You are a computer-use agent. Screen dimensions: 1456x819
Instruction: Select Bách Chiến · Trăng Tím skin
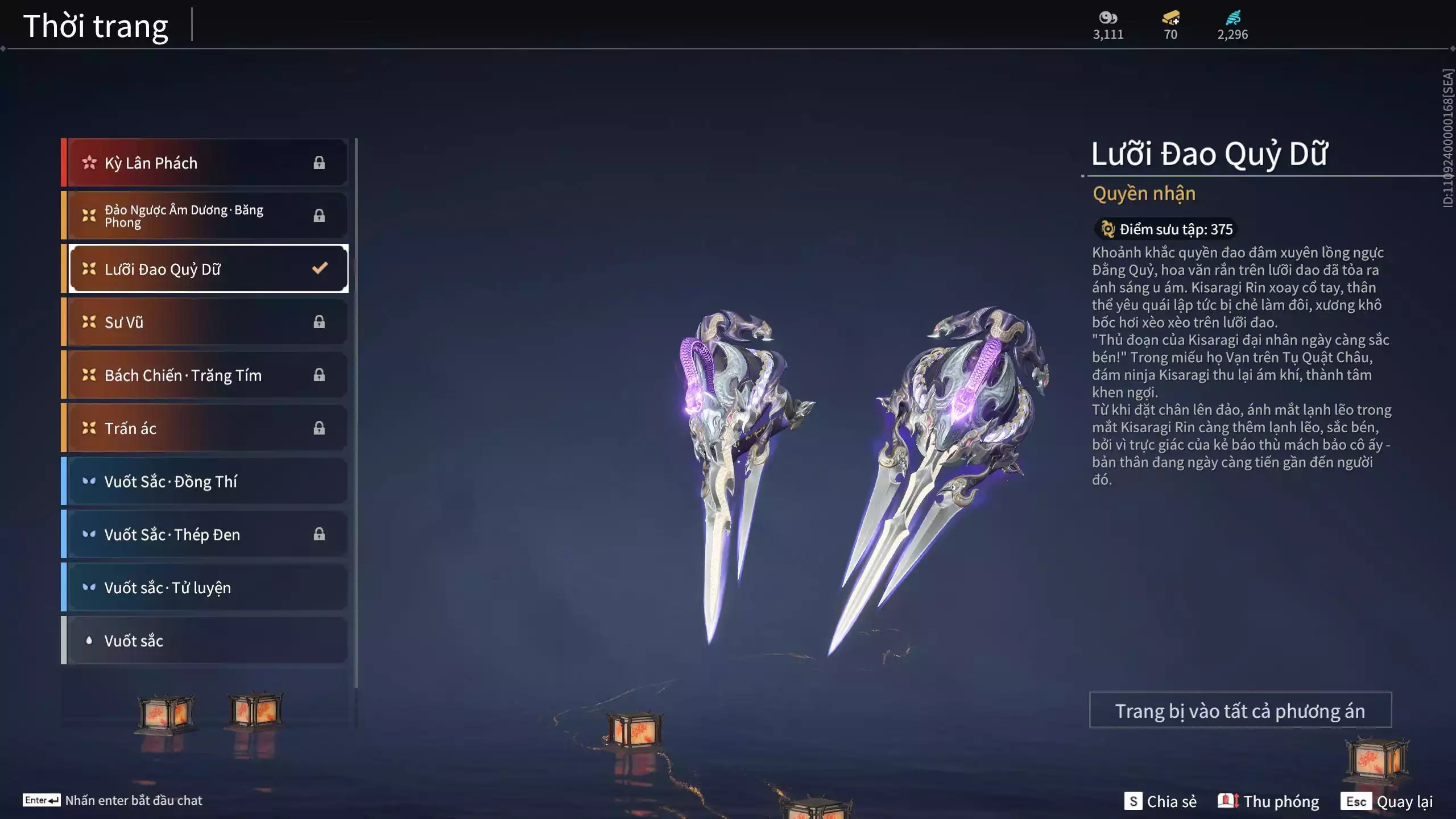(x=206, y=375)
